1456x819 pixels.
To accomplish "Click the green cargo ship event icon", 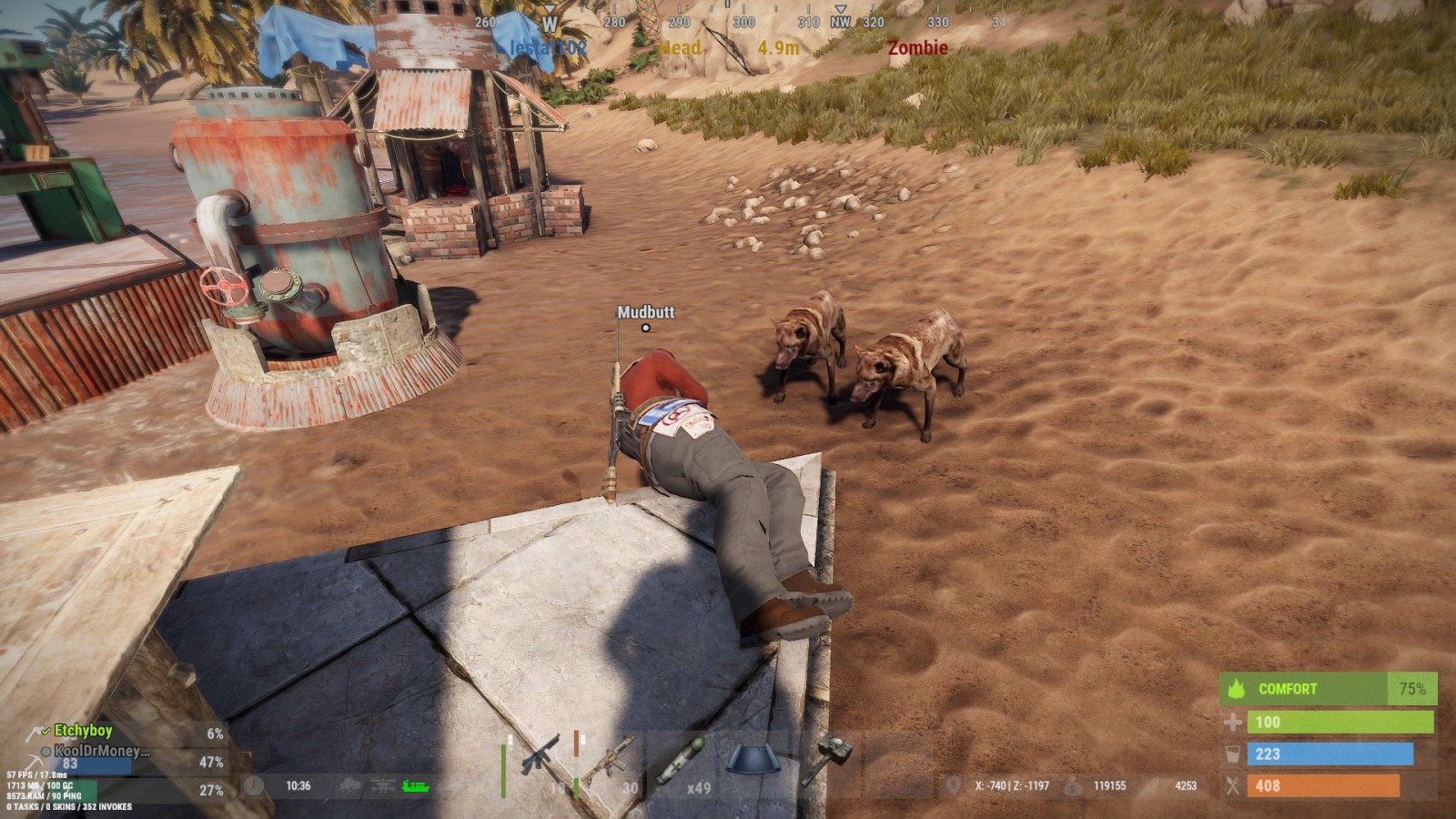I will (415, 786).
